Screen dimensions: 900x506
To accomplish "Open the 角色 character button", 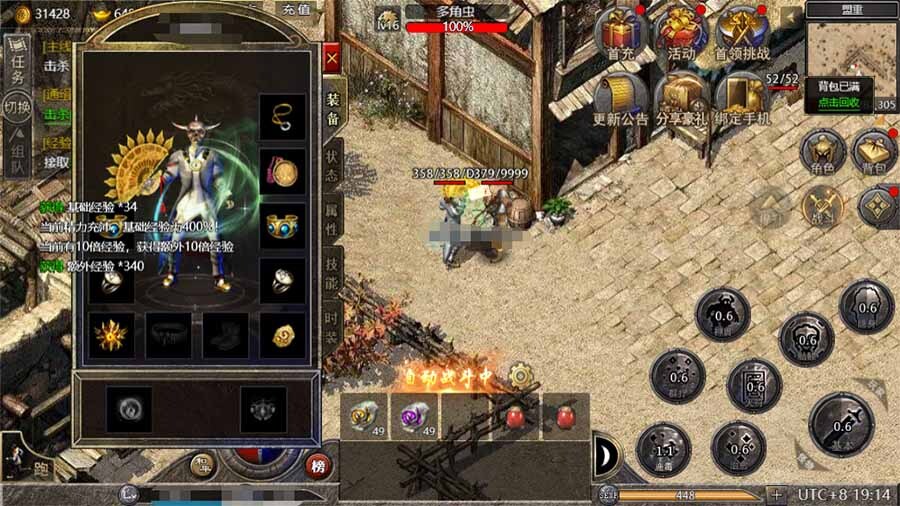I will tap(823, 154).
